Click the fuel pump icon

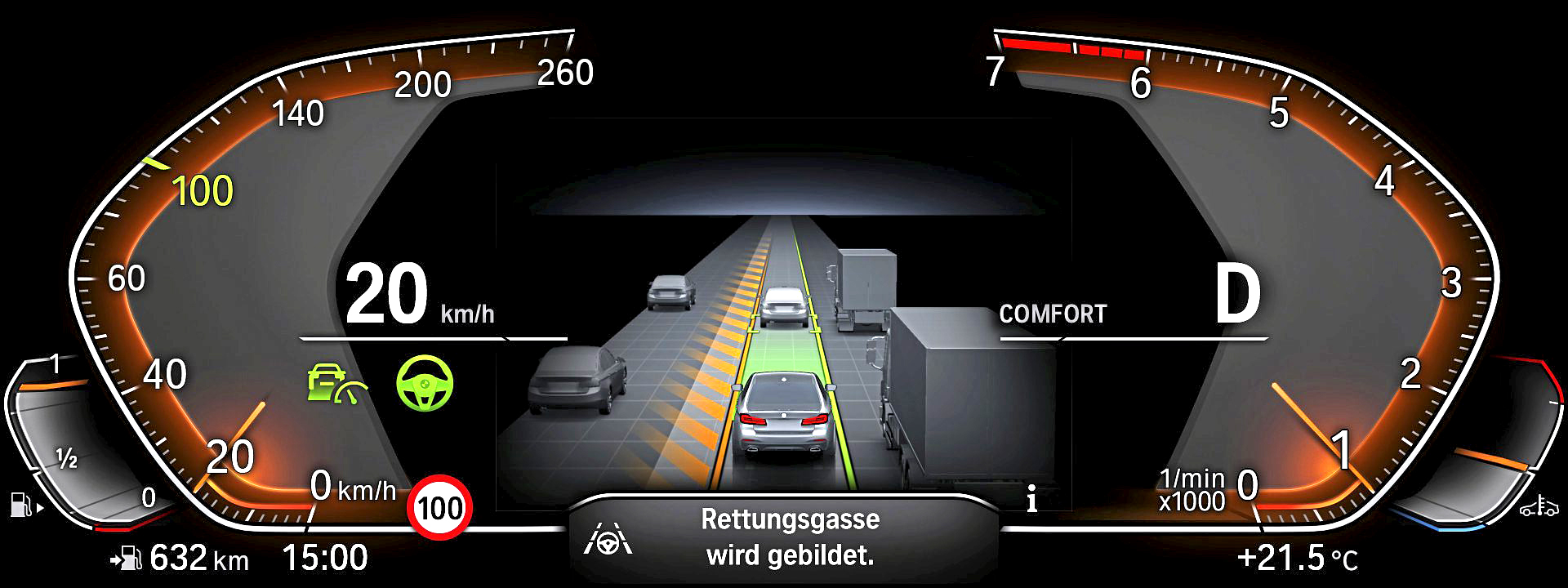(21, 504)
